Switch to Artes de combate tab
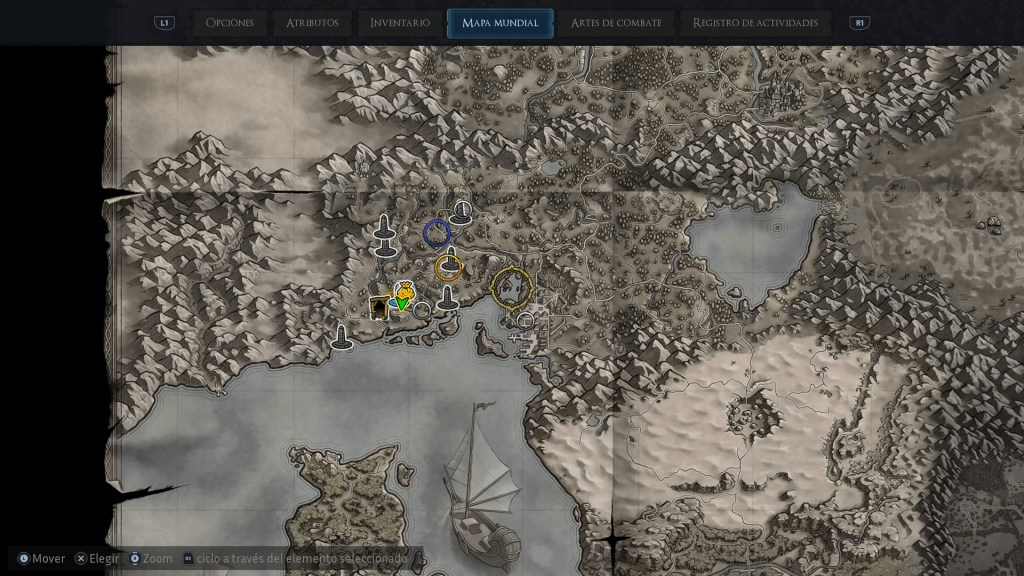The width and height of the screenshot is (1024, 576). point(615,23)
